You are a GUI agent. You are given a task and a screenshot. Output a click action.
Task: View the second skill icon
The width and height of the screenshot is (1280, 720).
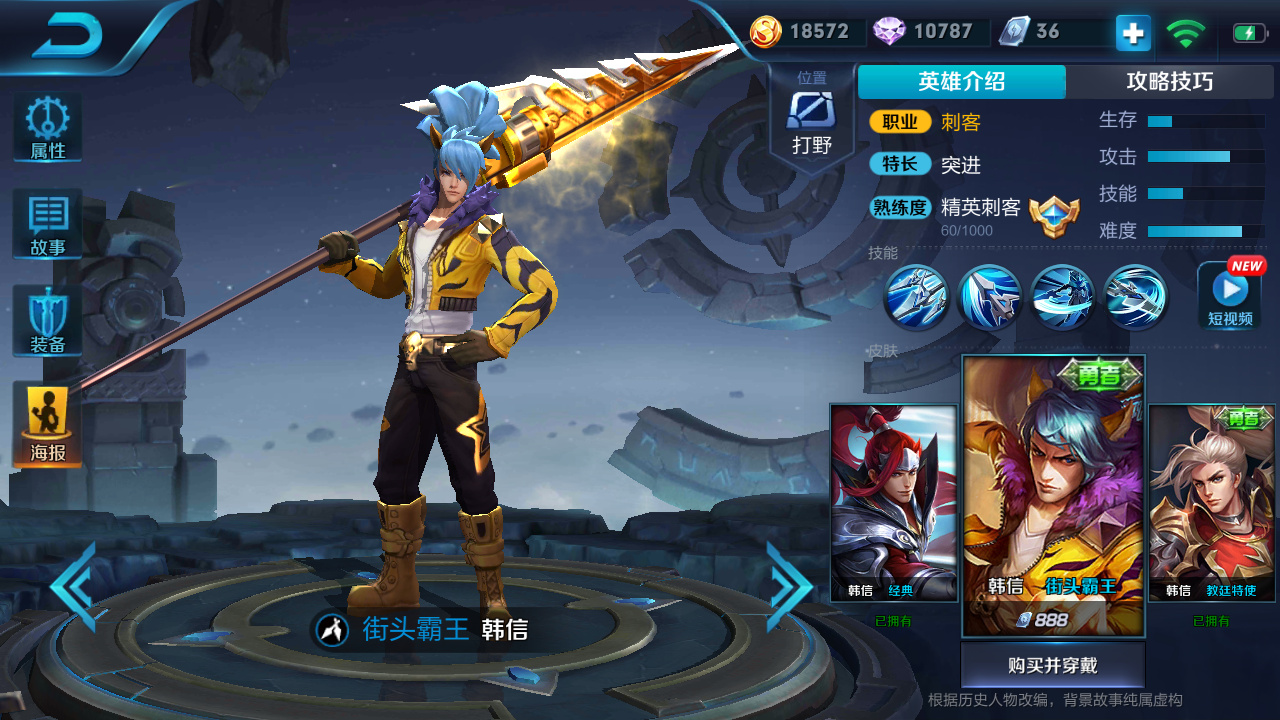pos(989,297)
